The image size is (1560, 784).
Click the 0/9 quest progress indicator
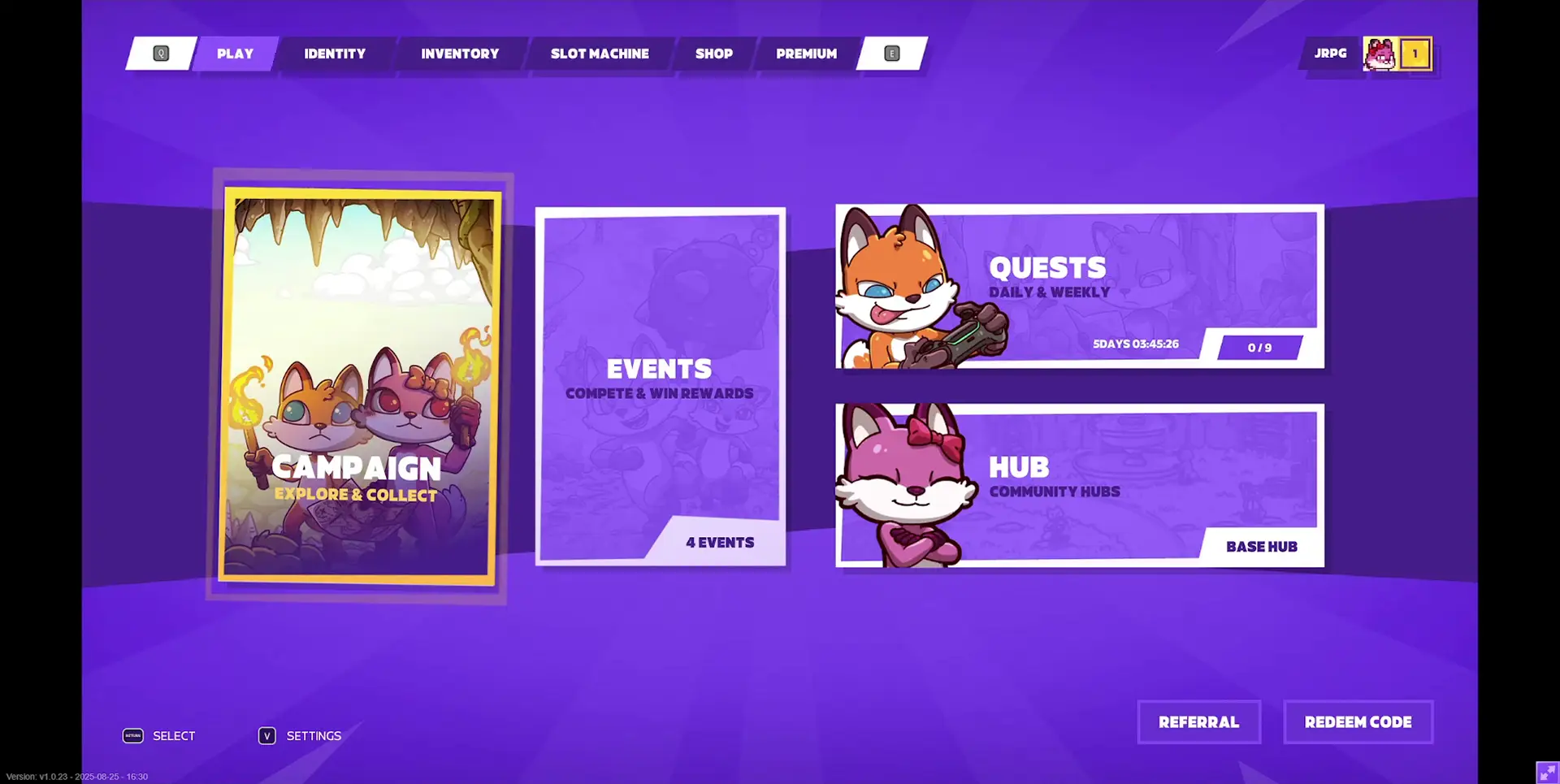(1259, 347)
